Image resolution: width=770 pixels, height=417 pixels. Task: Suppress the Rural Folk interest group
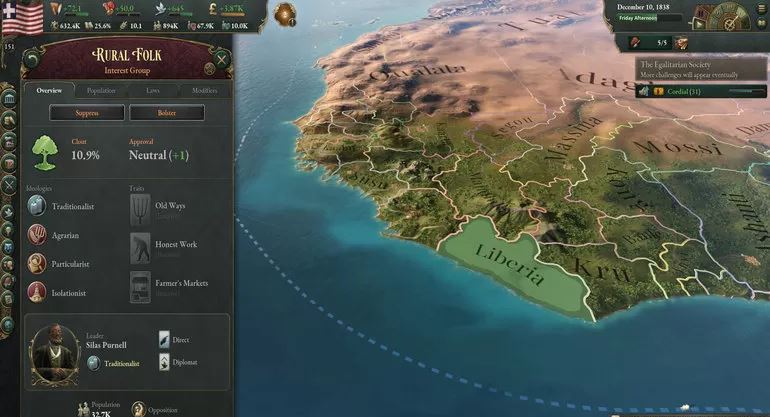click(x=87, y=113)
